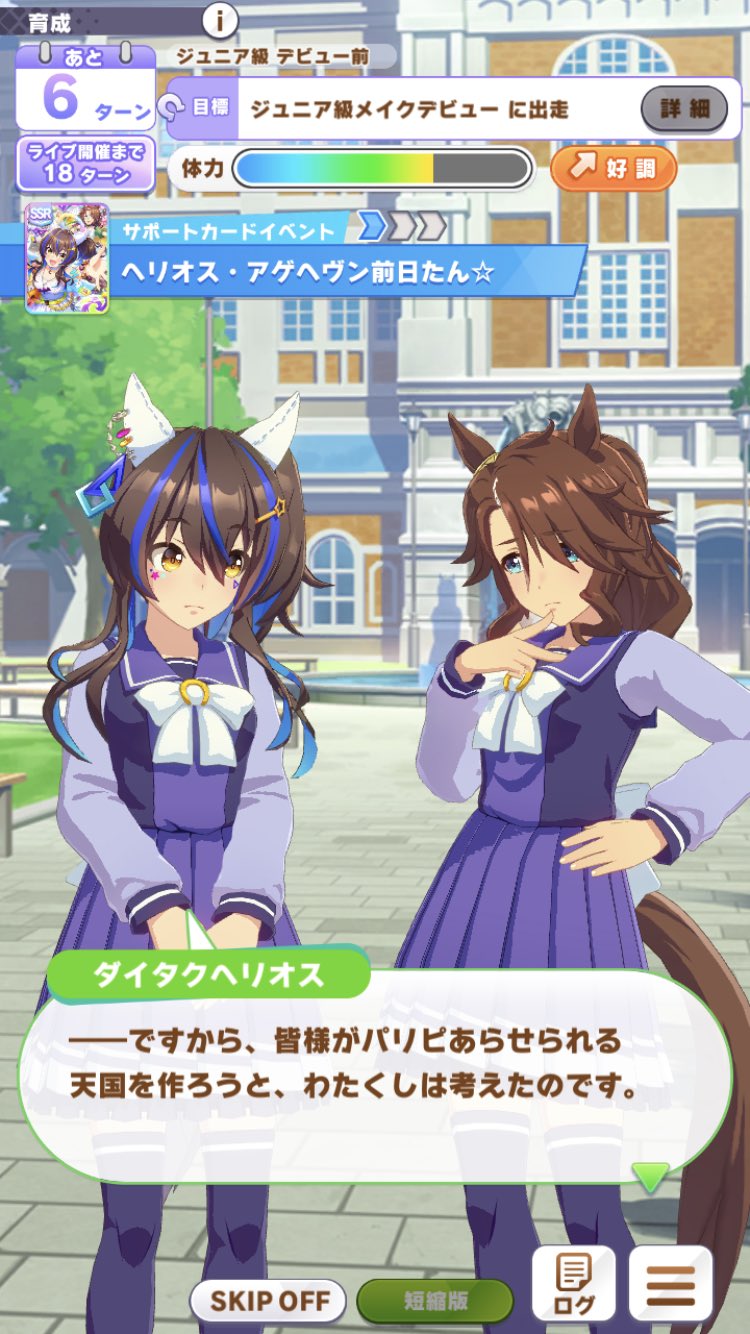Advance the dialogue with the green arrow
The width and height of the screenshot is (750, 1334).
pyautogui.click(x=650, y=1176)
